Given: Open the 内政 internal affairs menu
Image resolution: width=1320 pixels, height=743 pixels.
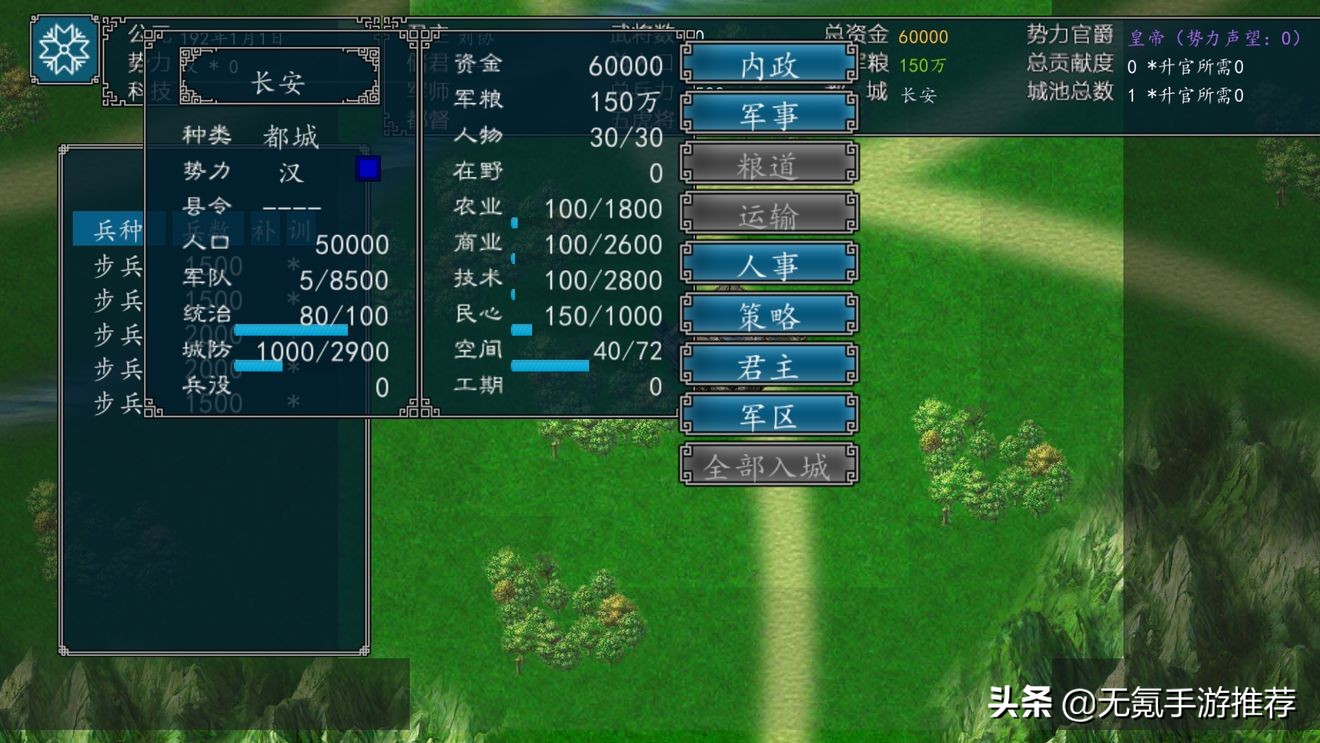Looking at the screenshot, I should pos(768,65).
